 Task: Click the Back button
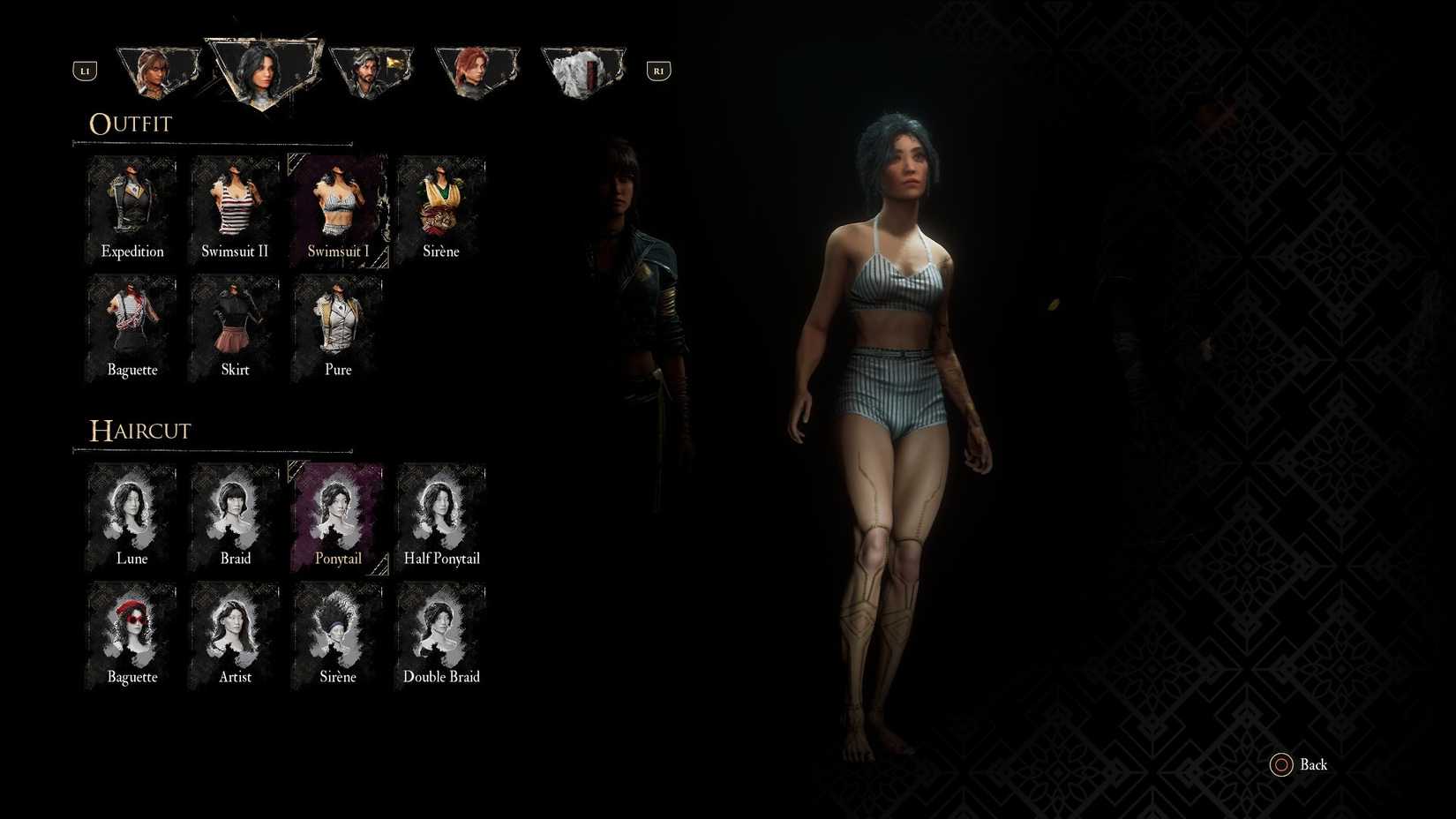[x=1299, y=764]
